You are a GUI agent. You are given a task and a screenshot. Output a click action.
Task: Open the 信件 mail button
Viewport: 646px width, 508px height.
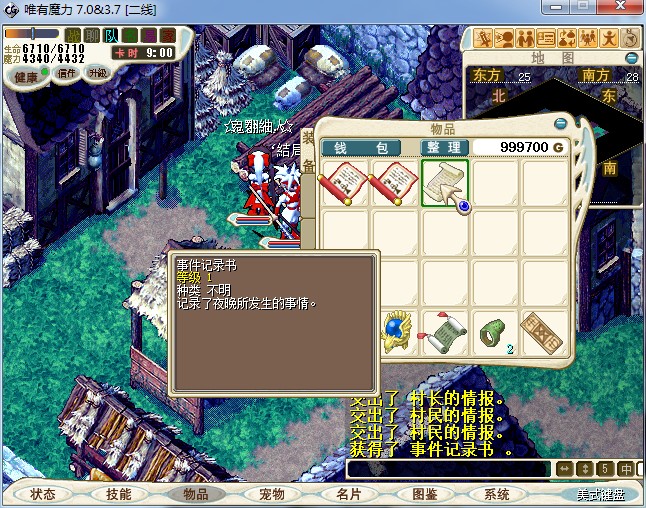point(67,73)
